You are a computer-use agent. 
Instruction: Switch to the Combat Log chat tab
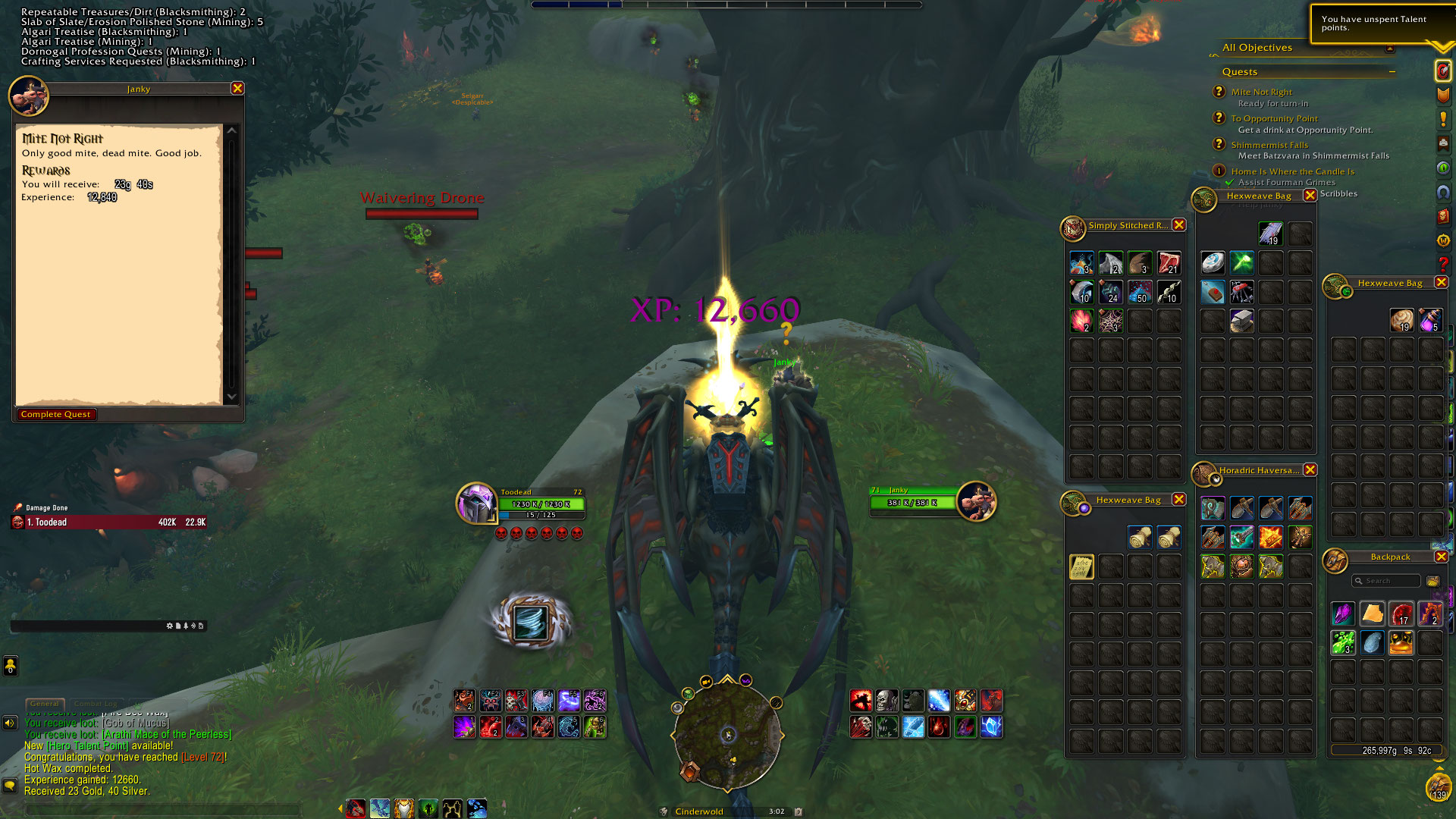pos(96,704)
